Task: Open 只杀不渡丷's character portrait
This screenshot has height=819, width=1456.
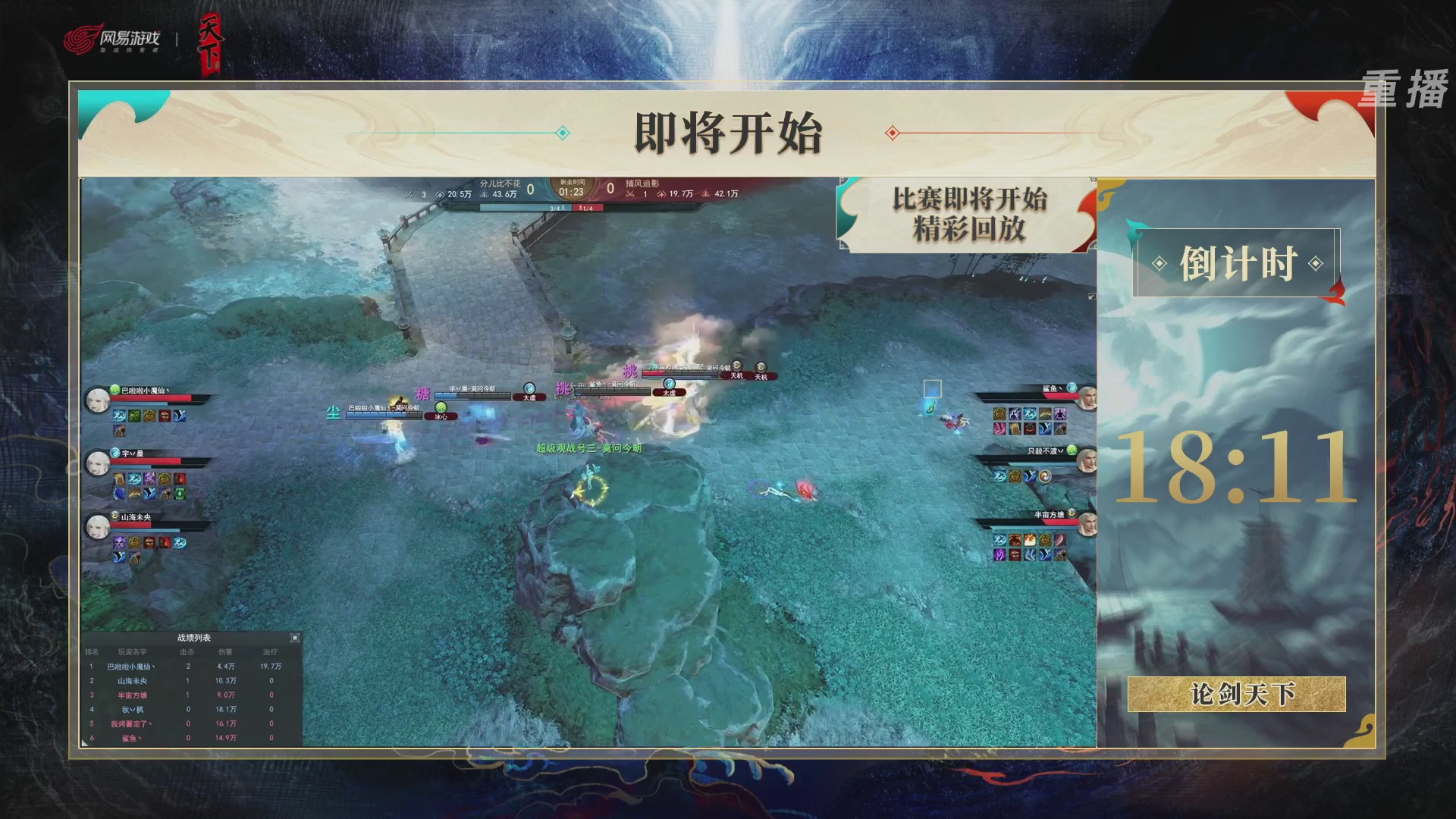Action: click(x=1087, y=461)
